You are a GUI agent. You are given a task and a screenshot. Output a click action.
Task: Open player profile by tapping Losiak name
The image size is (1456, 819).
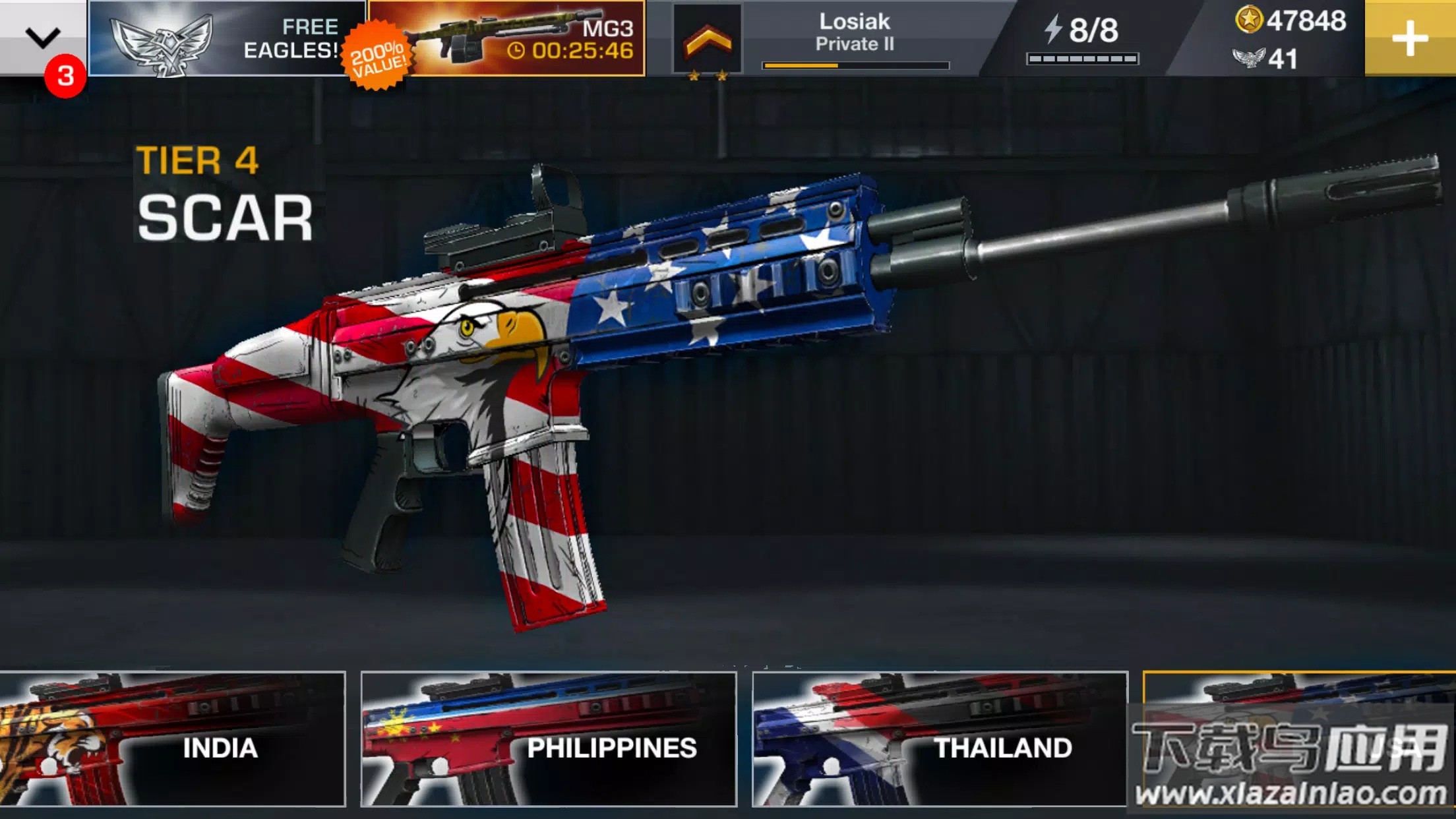(853, 21)
